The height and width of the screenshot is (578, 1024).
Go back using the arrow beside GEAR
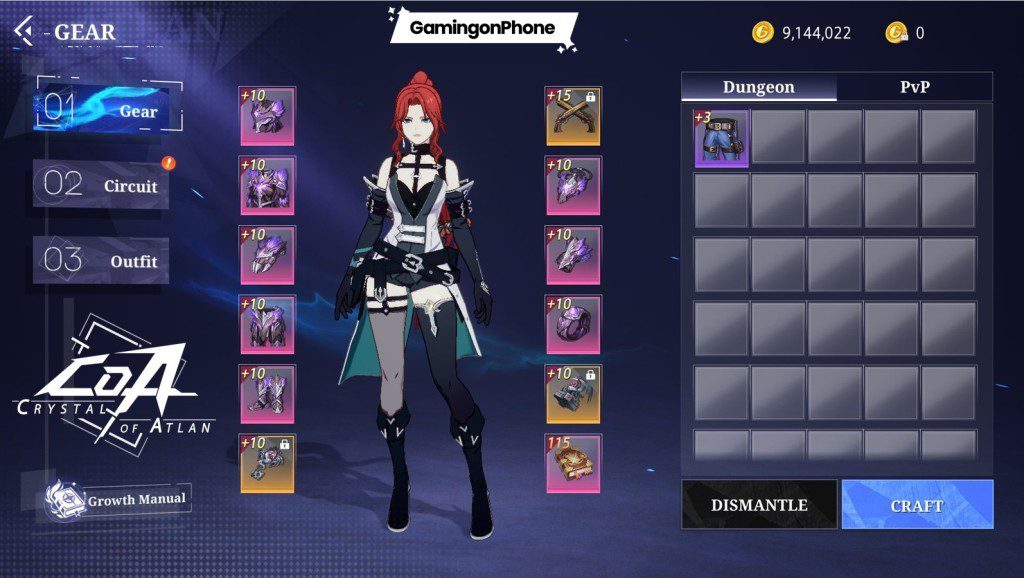click(23, 30)
